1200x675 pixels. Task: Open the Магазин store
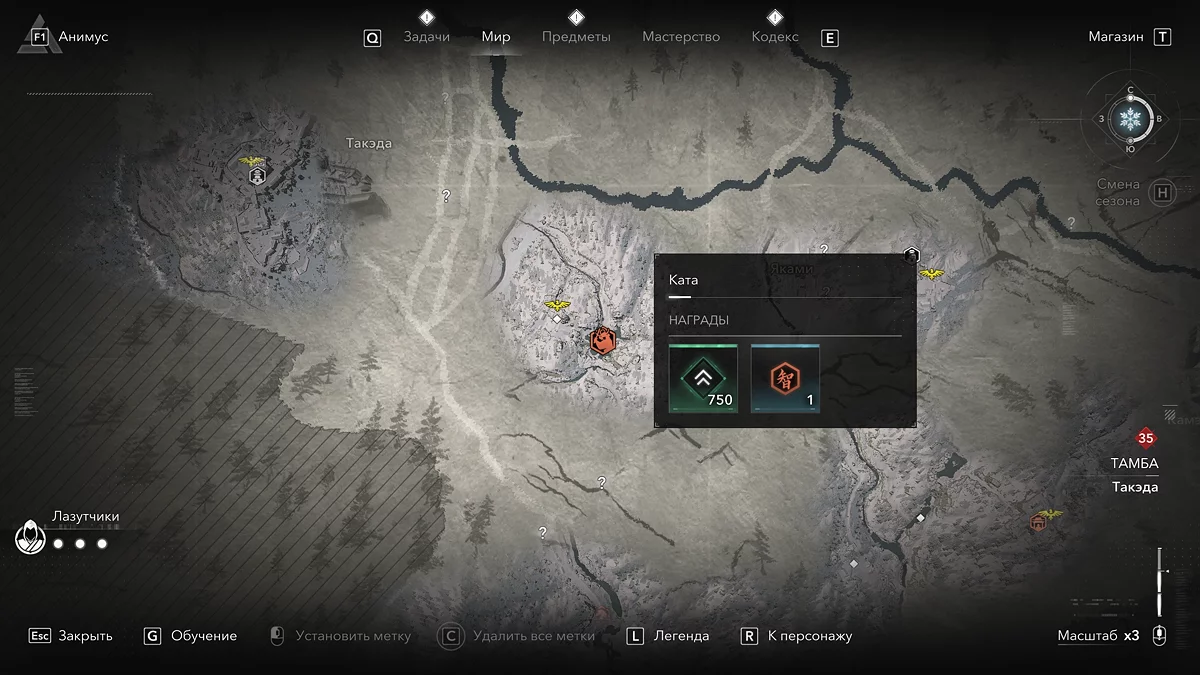pos(1116,37)
